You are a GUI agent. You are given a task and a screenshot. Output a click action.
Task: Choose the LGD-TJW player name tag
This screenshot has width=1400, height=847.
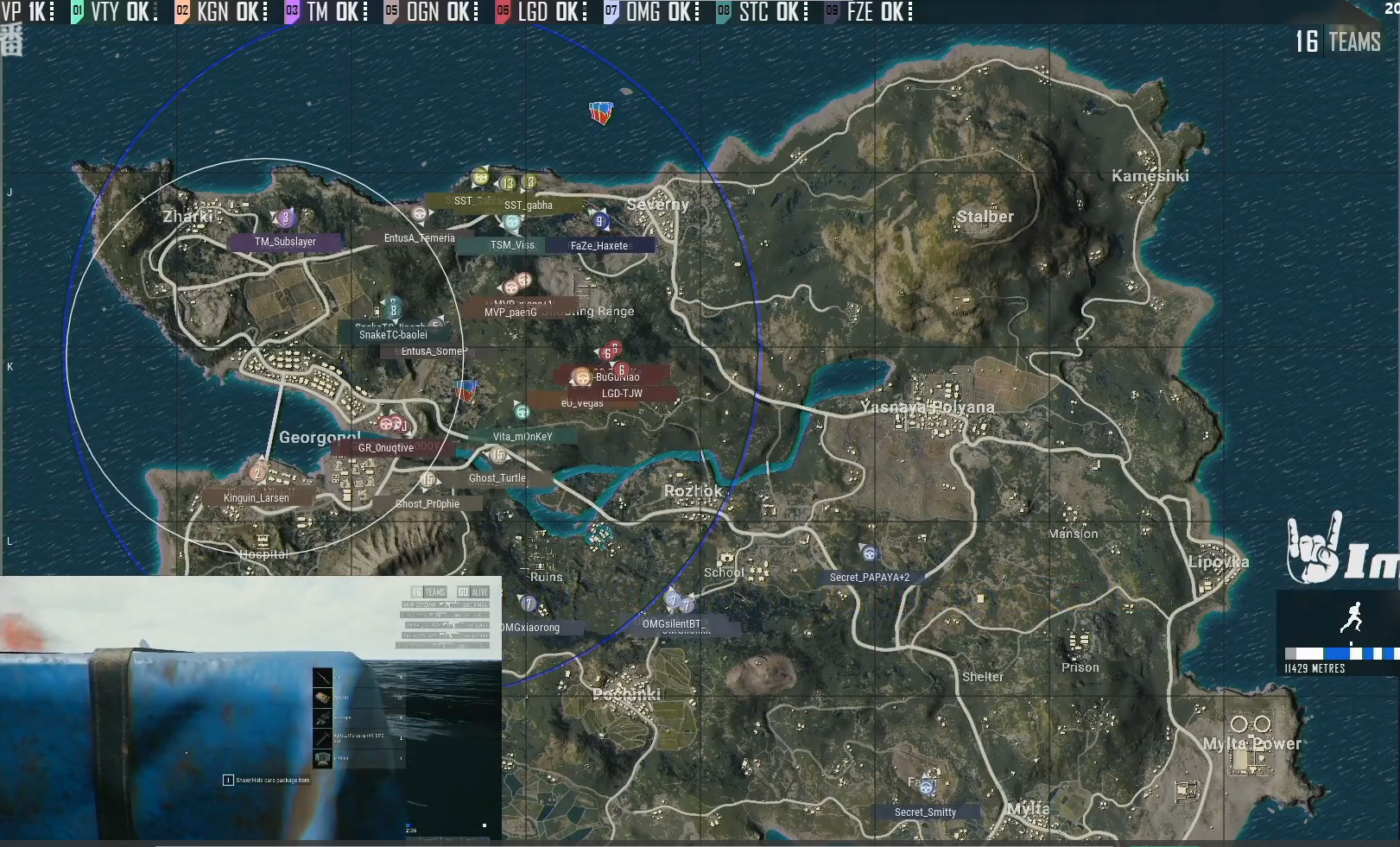[x=622, y=394]
